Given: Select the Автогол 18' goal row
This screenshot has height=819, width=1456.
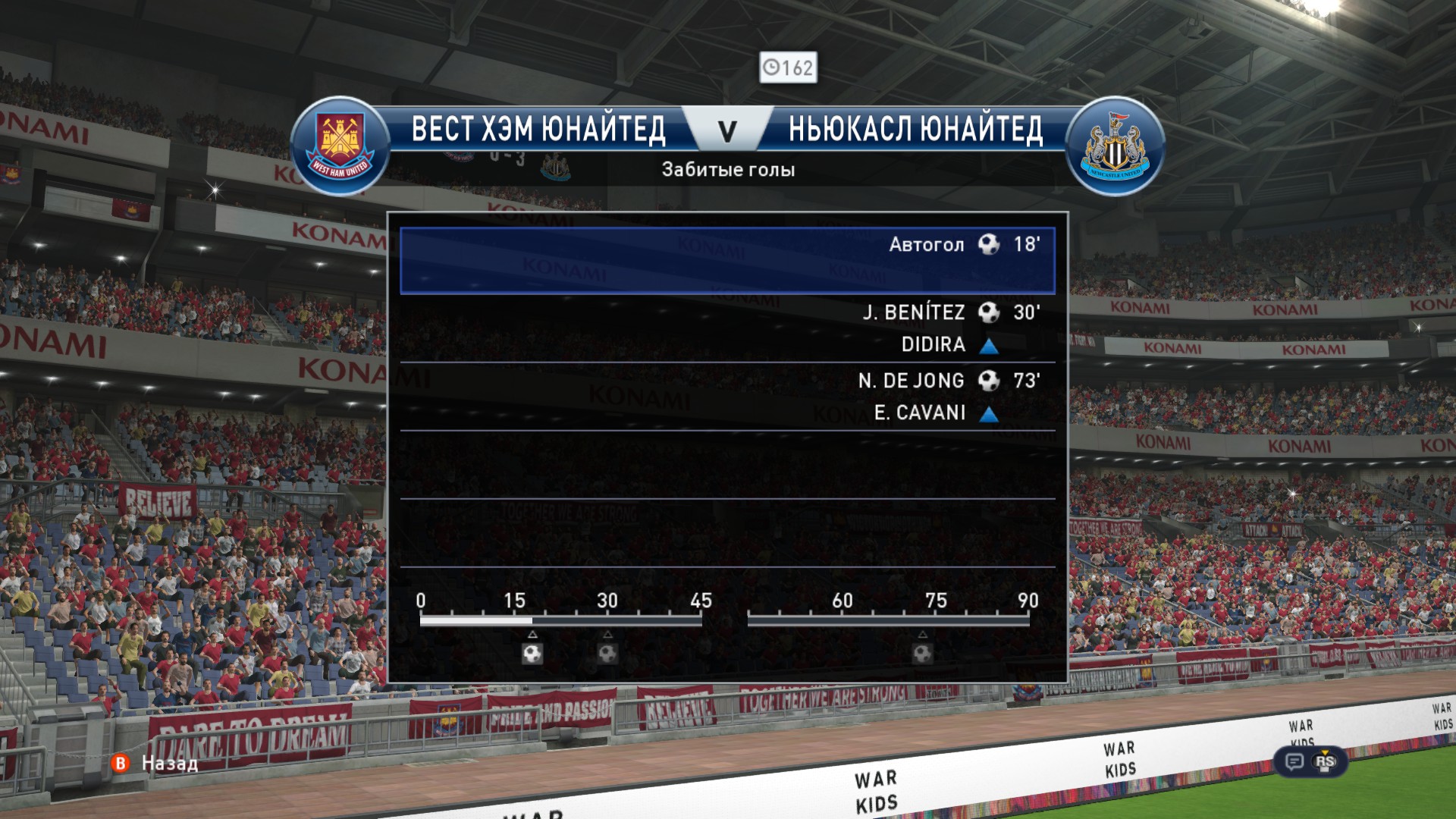Looking at the screenshot, I should [x=726, y=260].
